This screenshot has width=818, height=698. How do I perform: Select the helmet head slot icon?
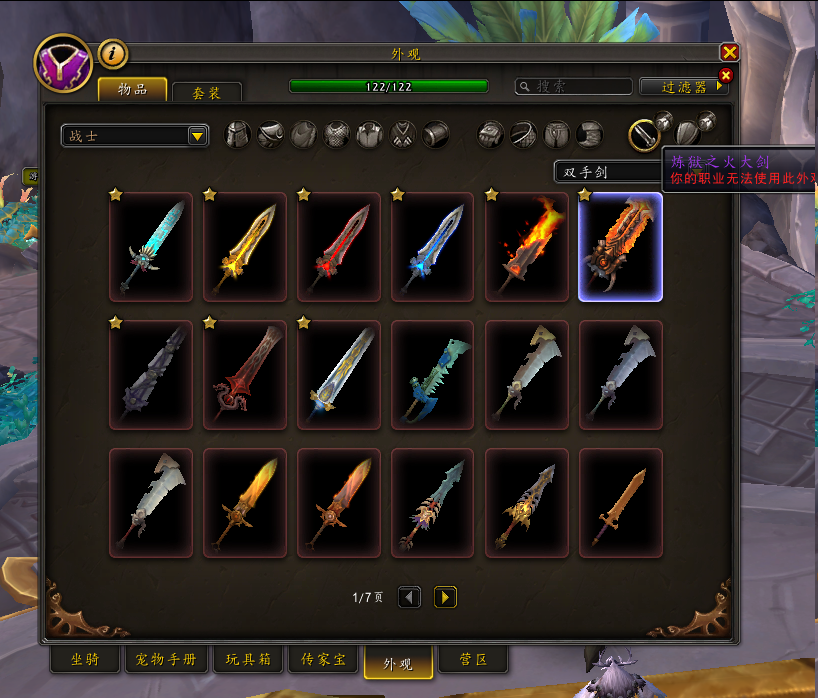238,134
